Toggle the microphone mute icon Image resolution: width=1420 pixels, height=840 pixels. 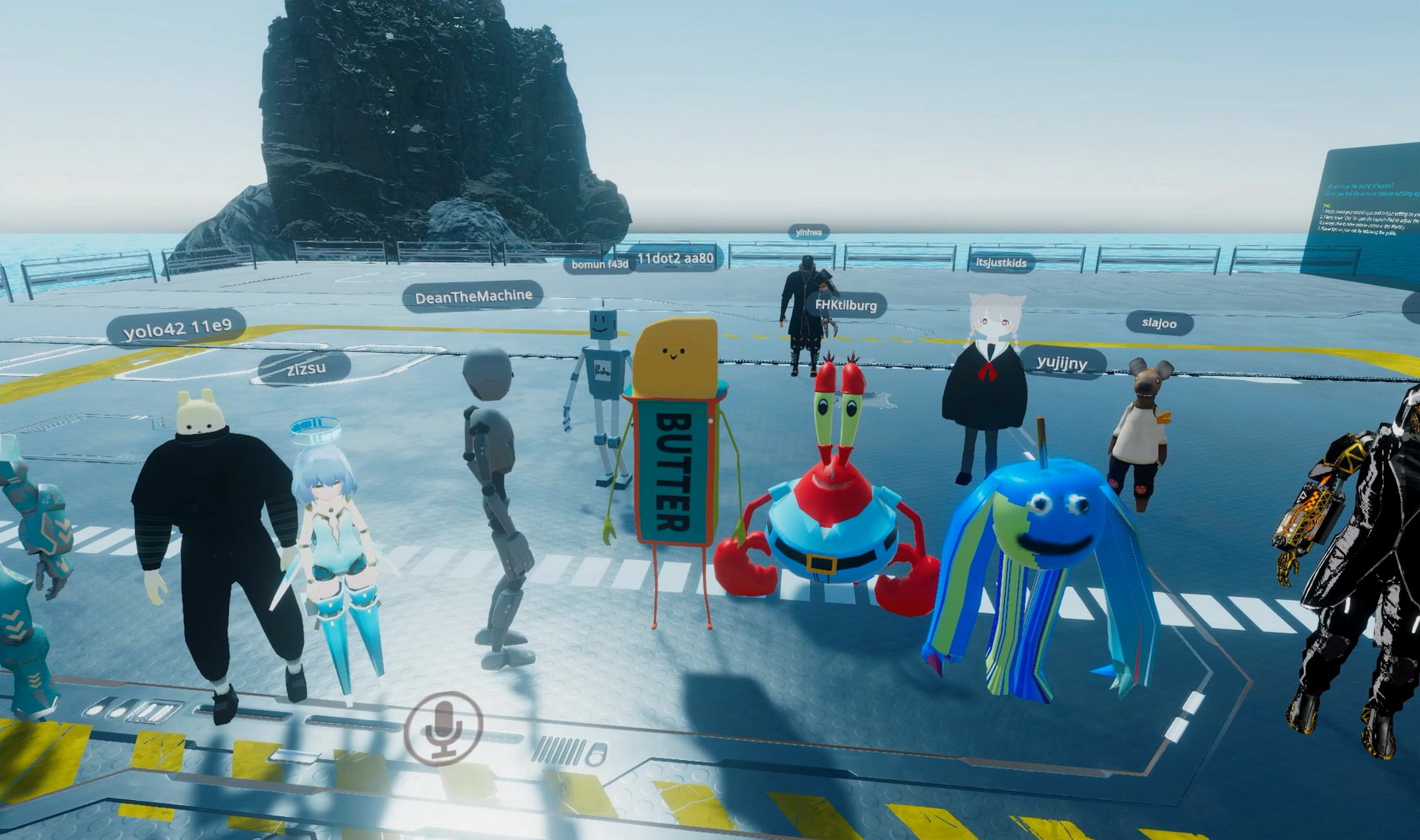[x=443, y=728]
